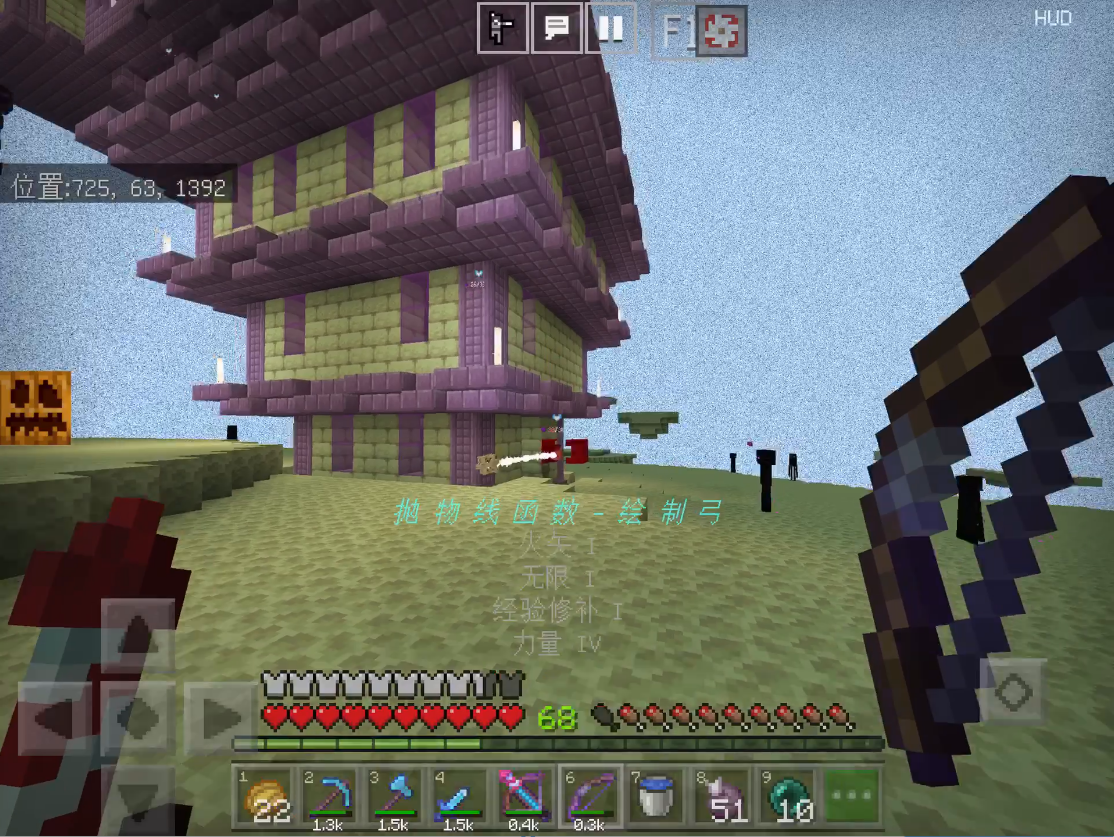The width and height of the screenshot is (1114, 837).
Task: Tap the emote figure button
Action: (501, 28)
